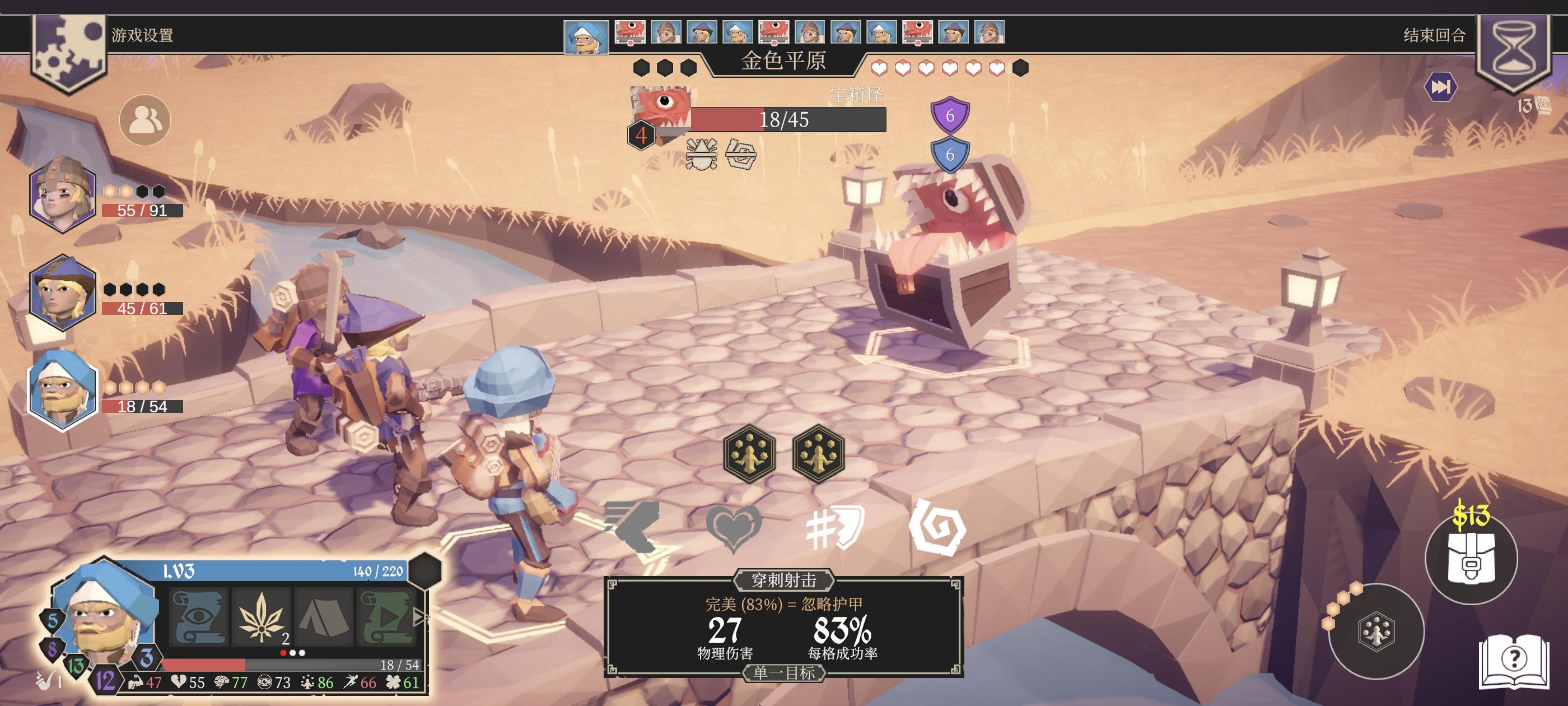Open the game settings gear badge
Viewport: 1568px width, 706px height.
click(x=68, y=52)
